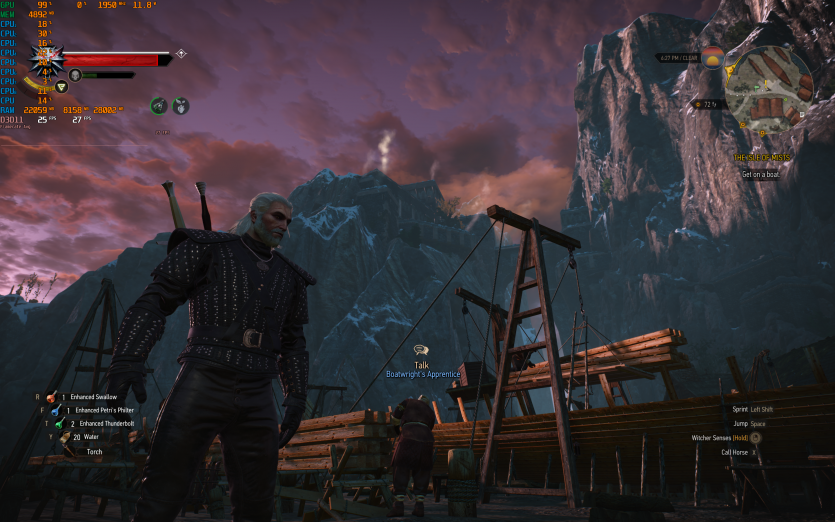This screenshot has height=522, width=835.
Task: Click the sunset time-of-day icon
Action: point(712,58)
